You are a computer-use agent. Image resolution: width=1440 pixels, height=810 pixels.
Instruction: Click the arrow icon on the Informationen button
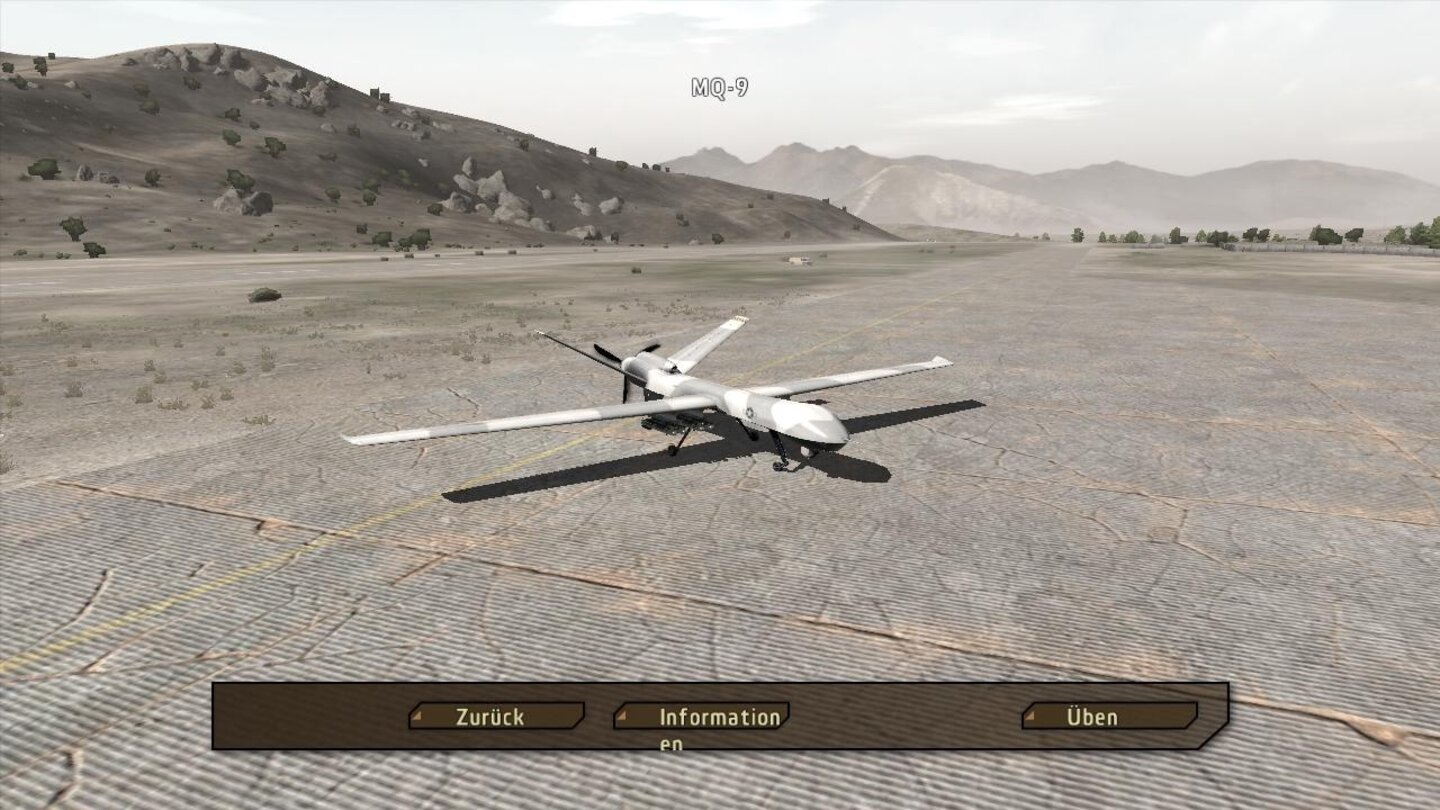622,716
